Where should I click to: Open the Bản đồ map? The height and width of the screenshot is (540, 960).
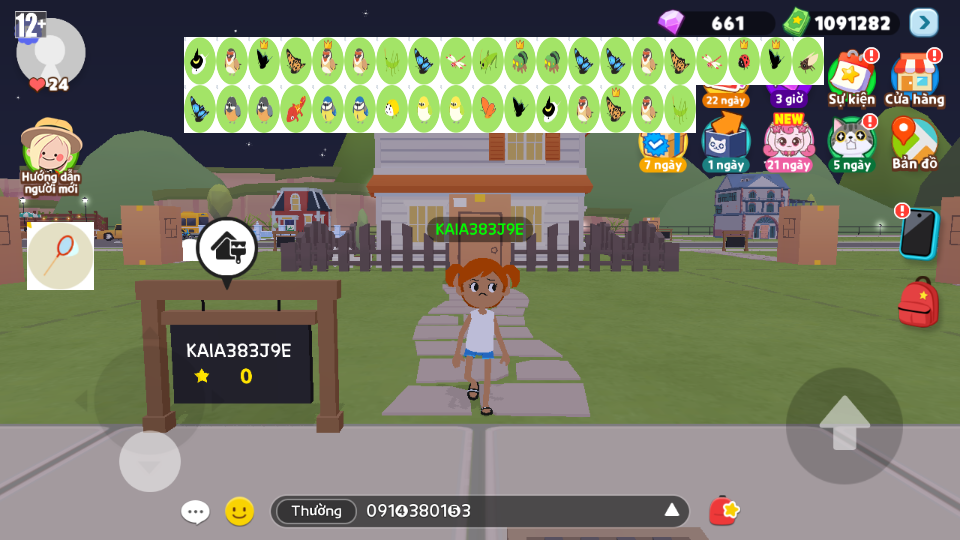point(913,142)
